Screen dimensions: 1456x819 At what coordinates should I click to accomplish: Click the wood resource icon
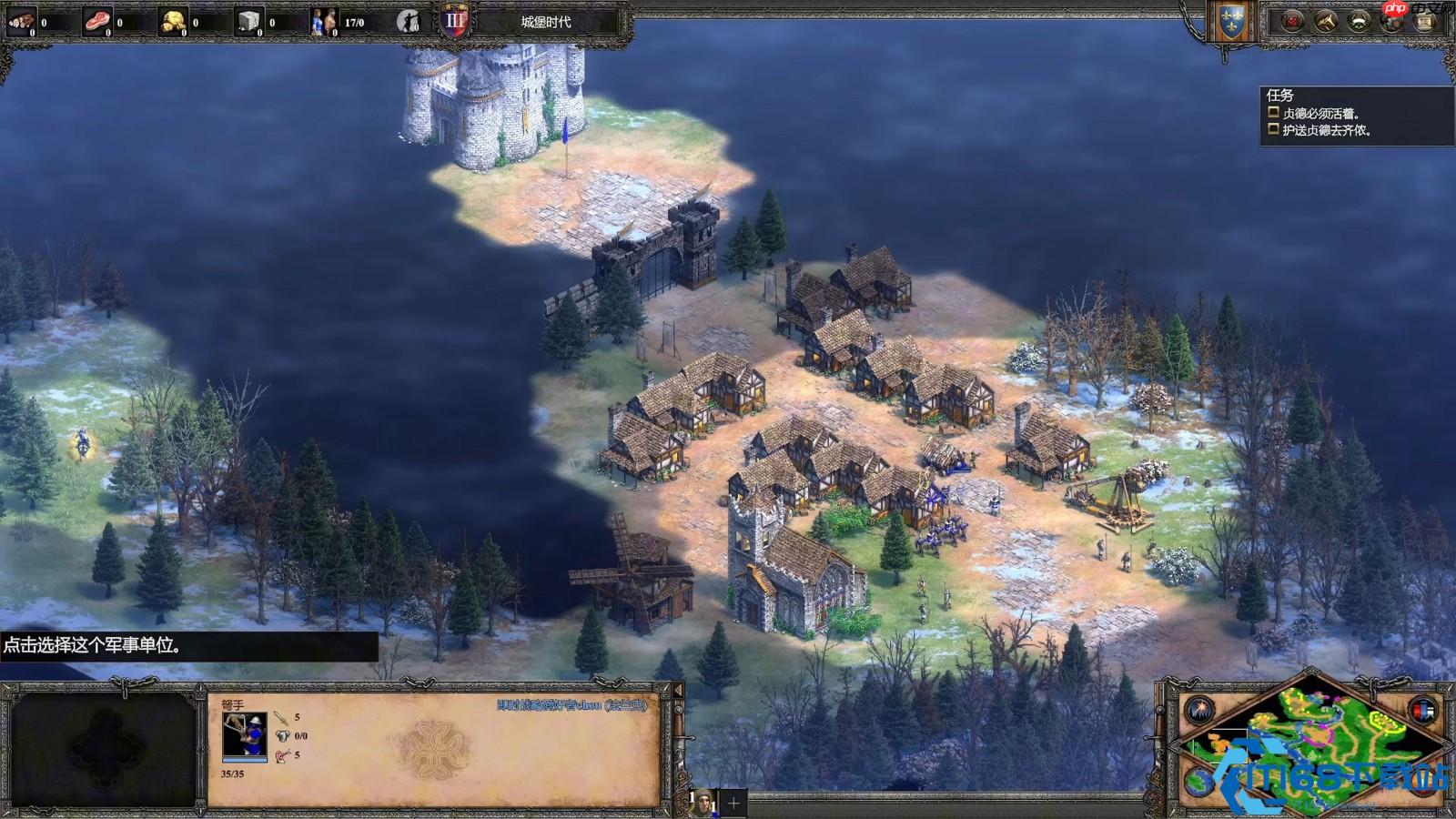pyautogui.click(x=21, y=21)
